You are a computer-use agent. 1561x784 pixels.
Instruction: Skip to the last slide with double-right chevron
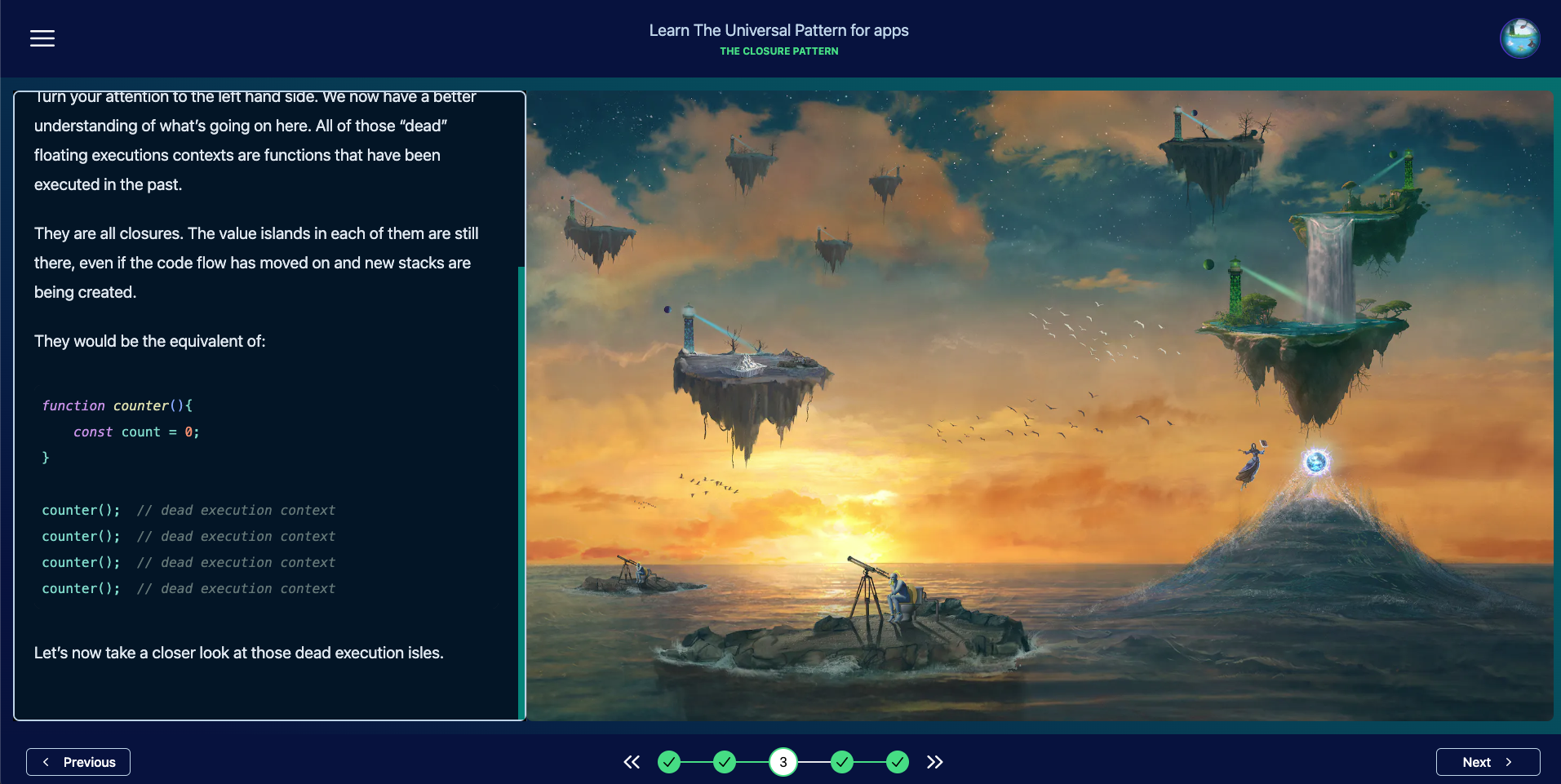[x=935, y=762]
